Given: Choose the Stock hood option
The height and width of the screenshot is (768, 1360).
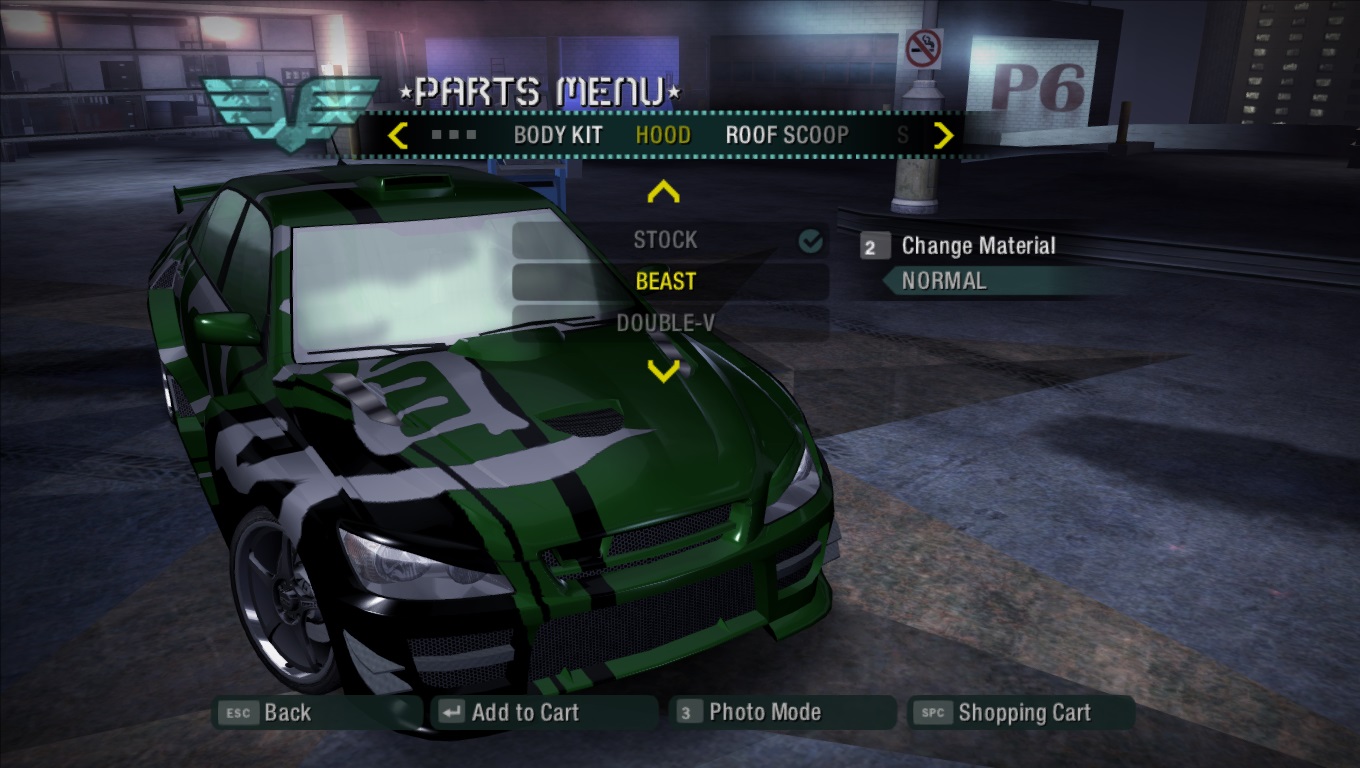Looking at the screenshot, I should tap(666, 240).
